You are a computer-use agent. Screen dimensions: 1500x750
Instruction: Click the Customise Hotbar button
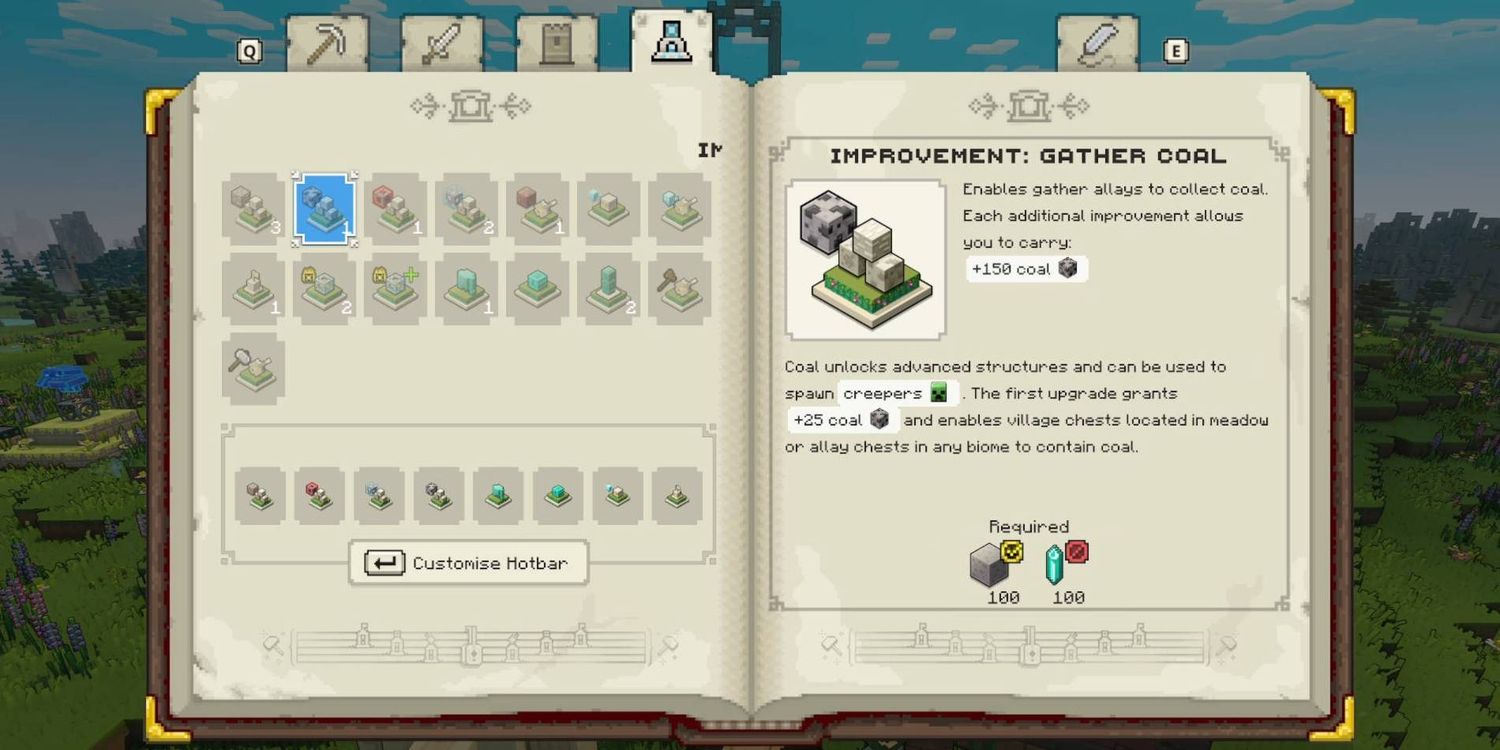tap(468, 563)
